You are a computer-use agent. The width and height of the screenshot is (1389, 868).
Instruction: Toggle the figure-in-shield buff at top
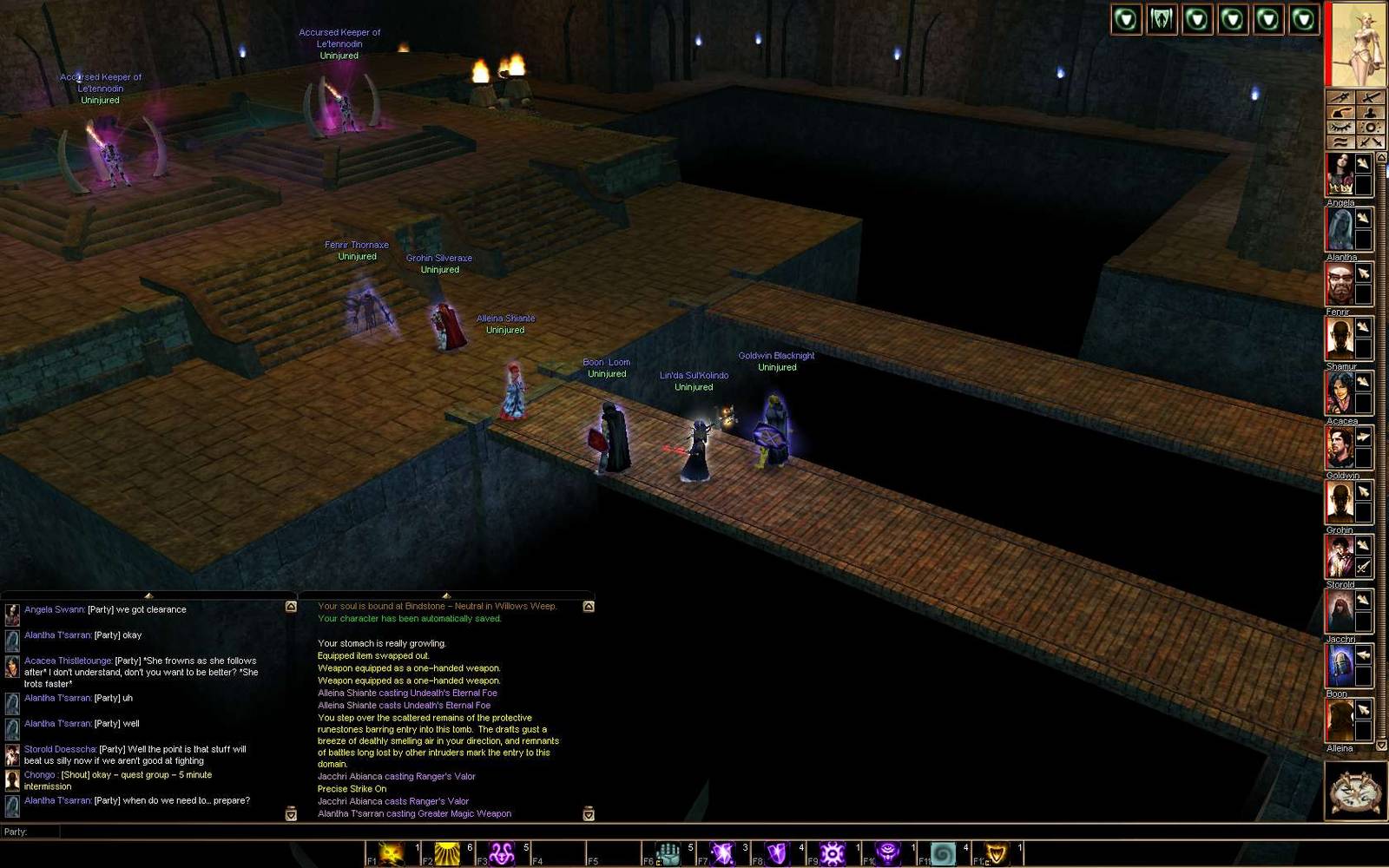[1162, 20]
